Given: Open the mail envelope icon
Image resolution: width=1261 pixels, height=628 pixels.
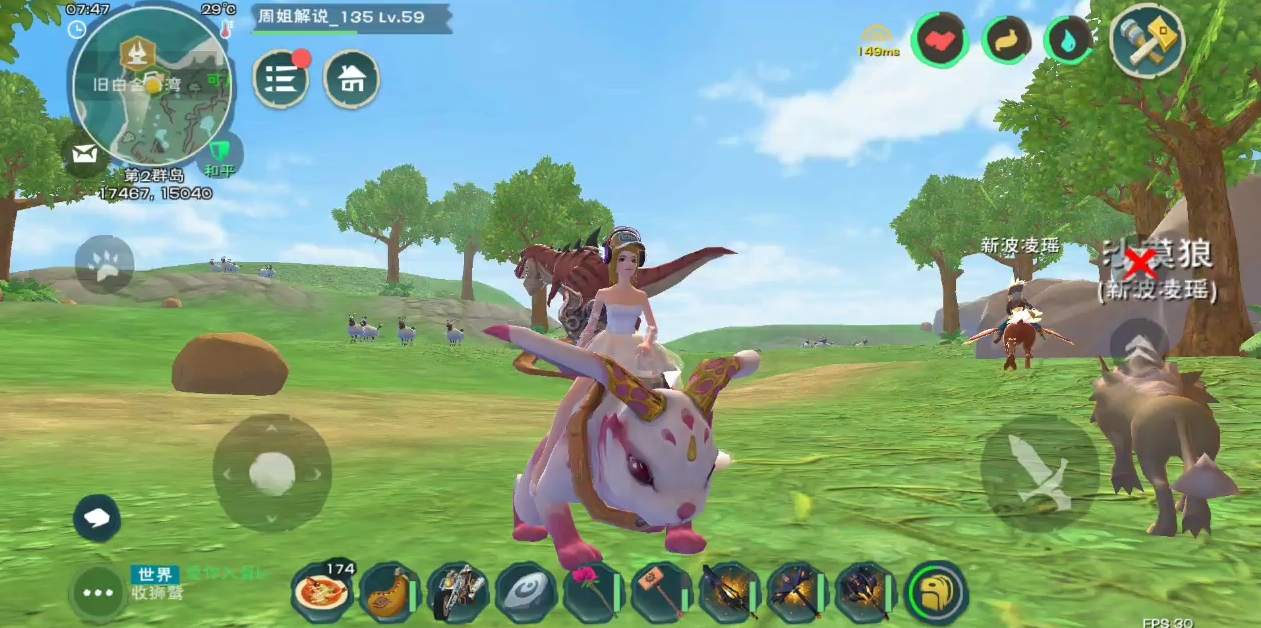Looking at the screenshot, I should [x=86, y=154].
